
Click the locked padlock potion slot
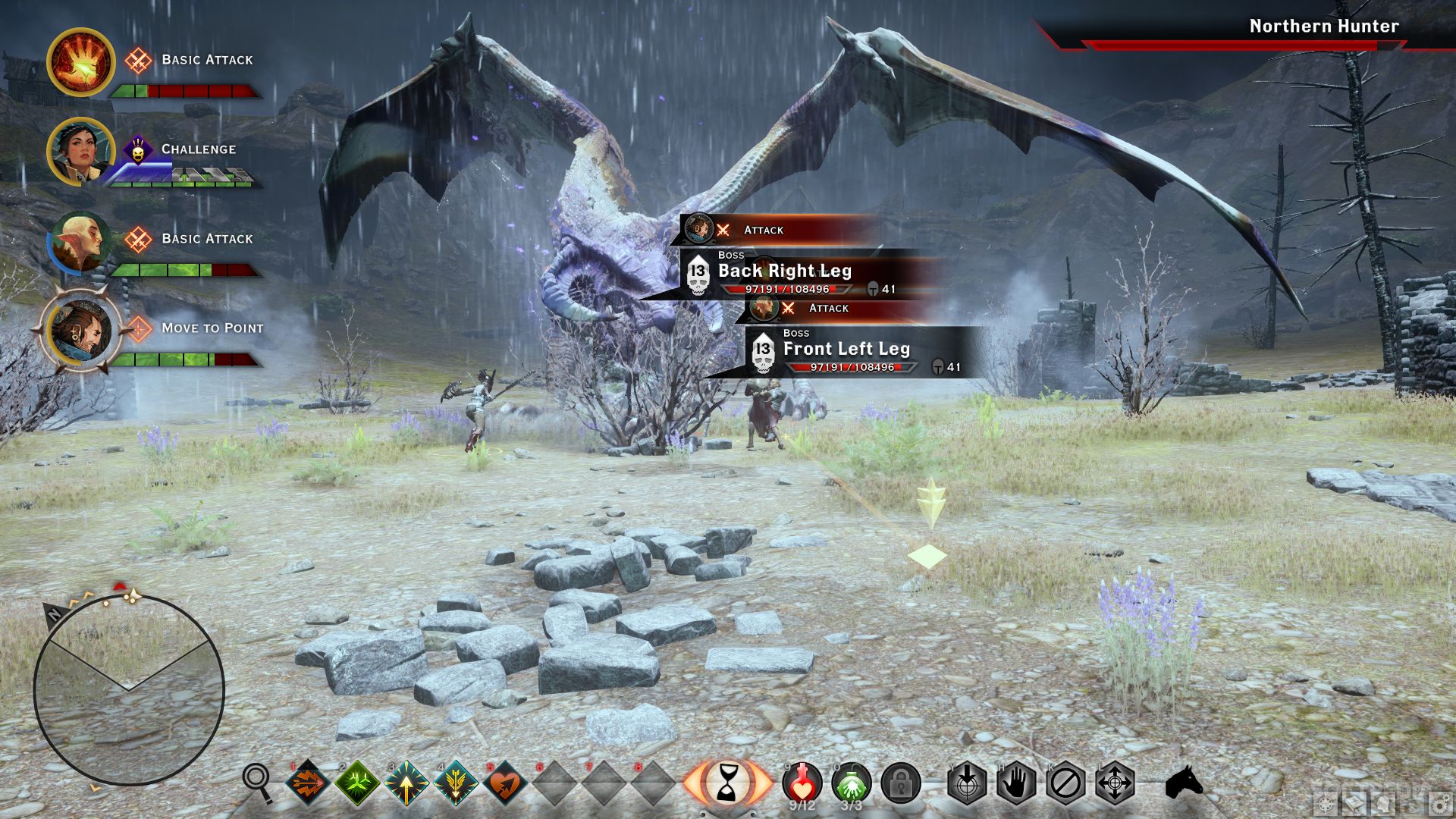(900, 782)
